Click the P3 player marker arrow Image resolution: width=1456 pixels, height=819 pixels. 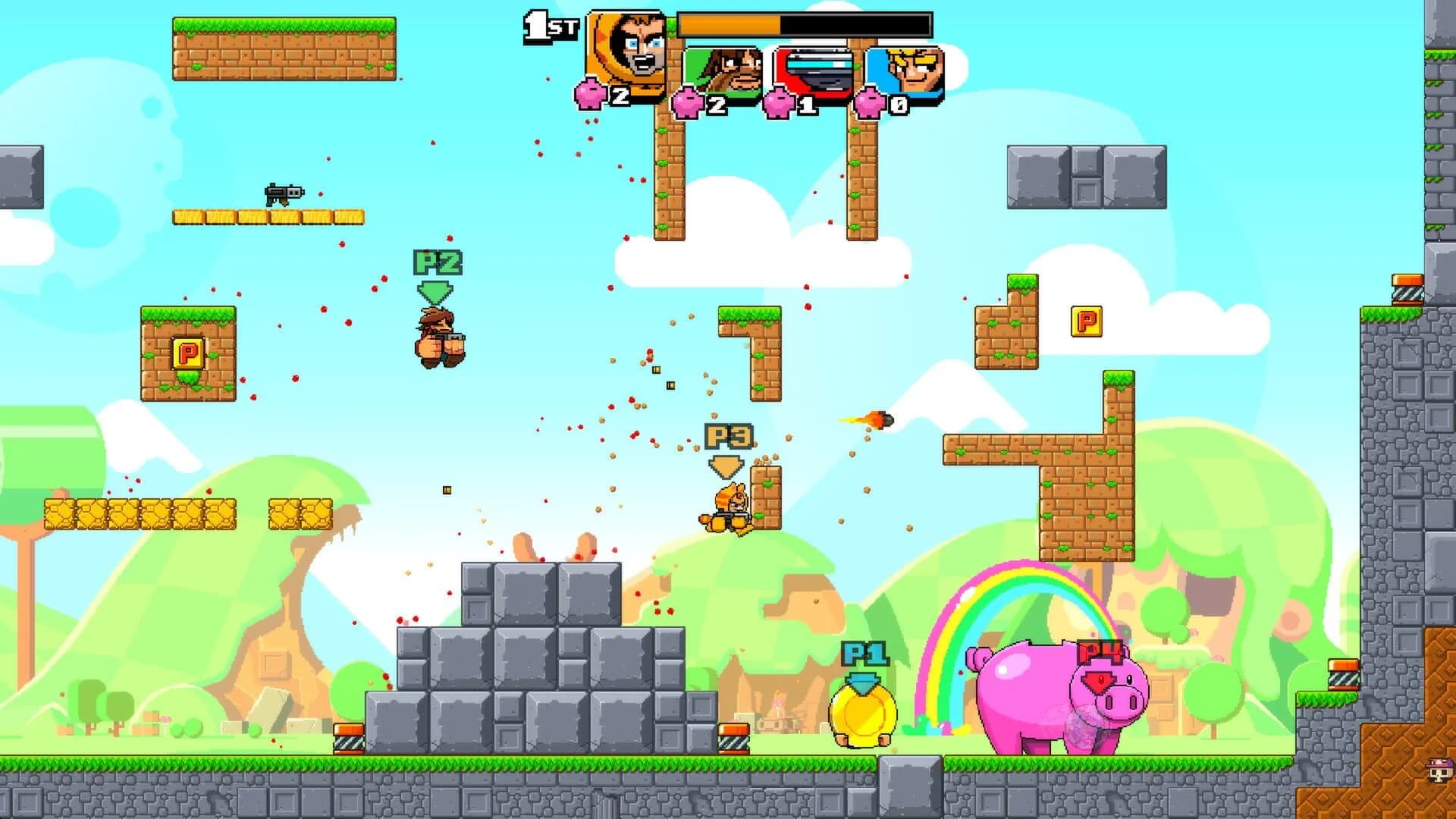coord(724,466)
